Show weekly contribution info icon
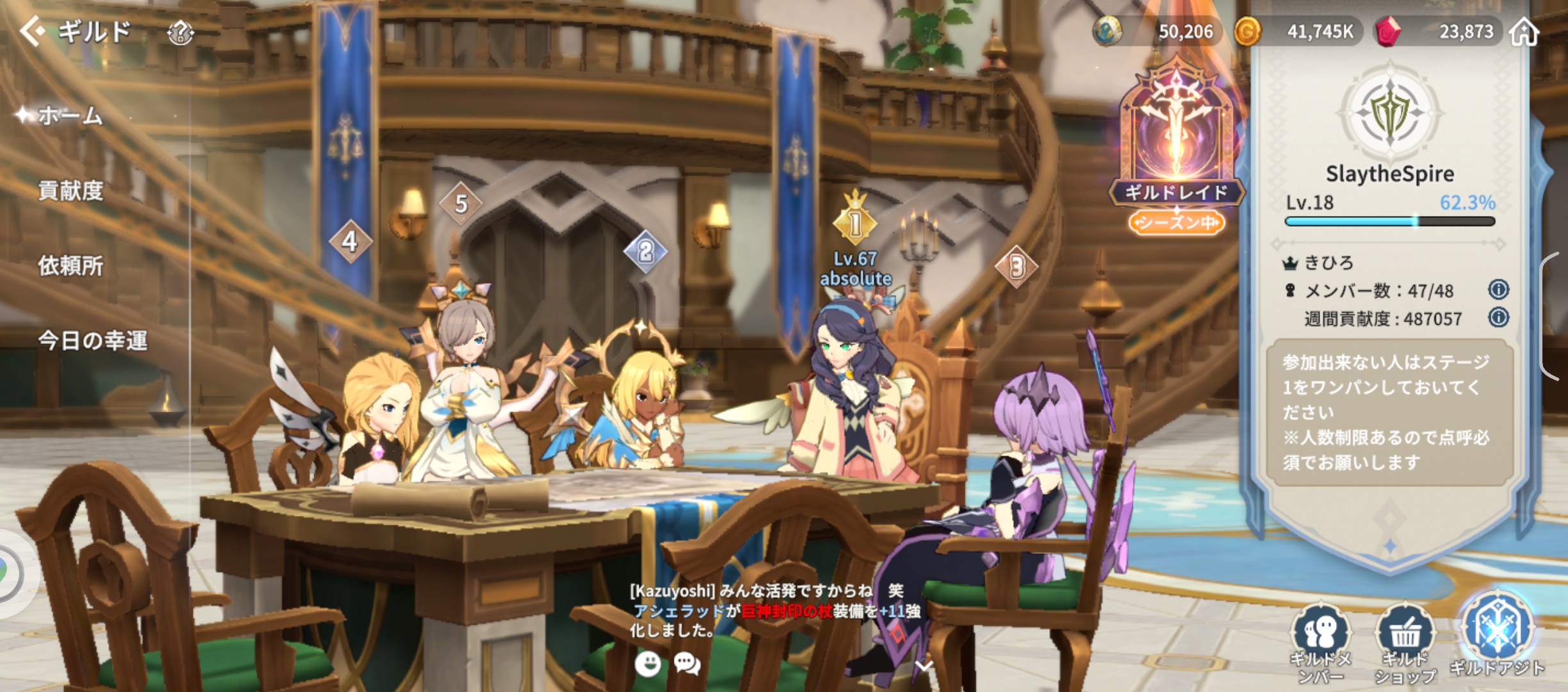 [x=1498, y=318]
